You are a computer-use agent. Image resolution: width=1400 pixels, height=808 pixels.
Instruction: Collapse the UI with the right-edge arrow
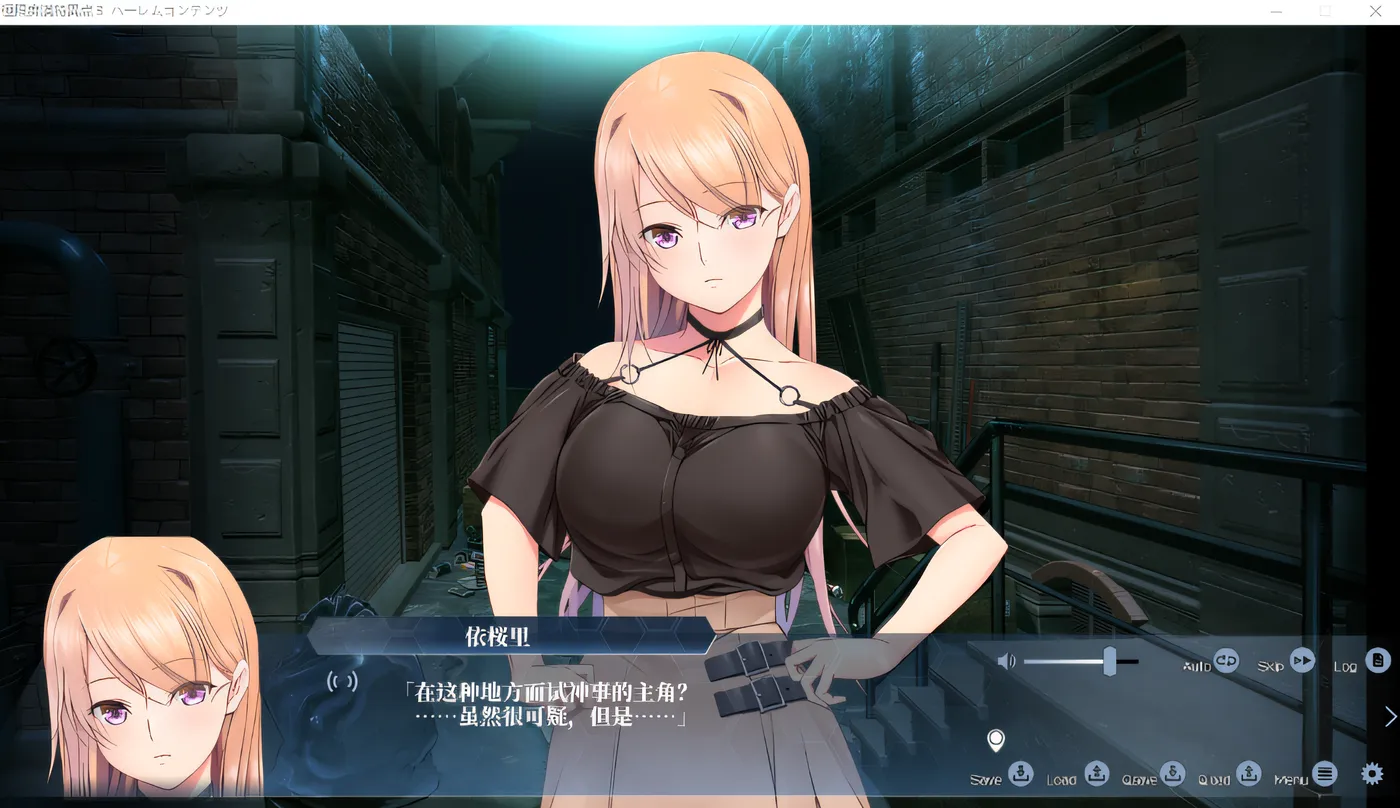(x=1391, y=714)
